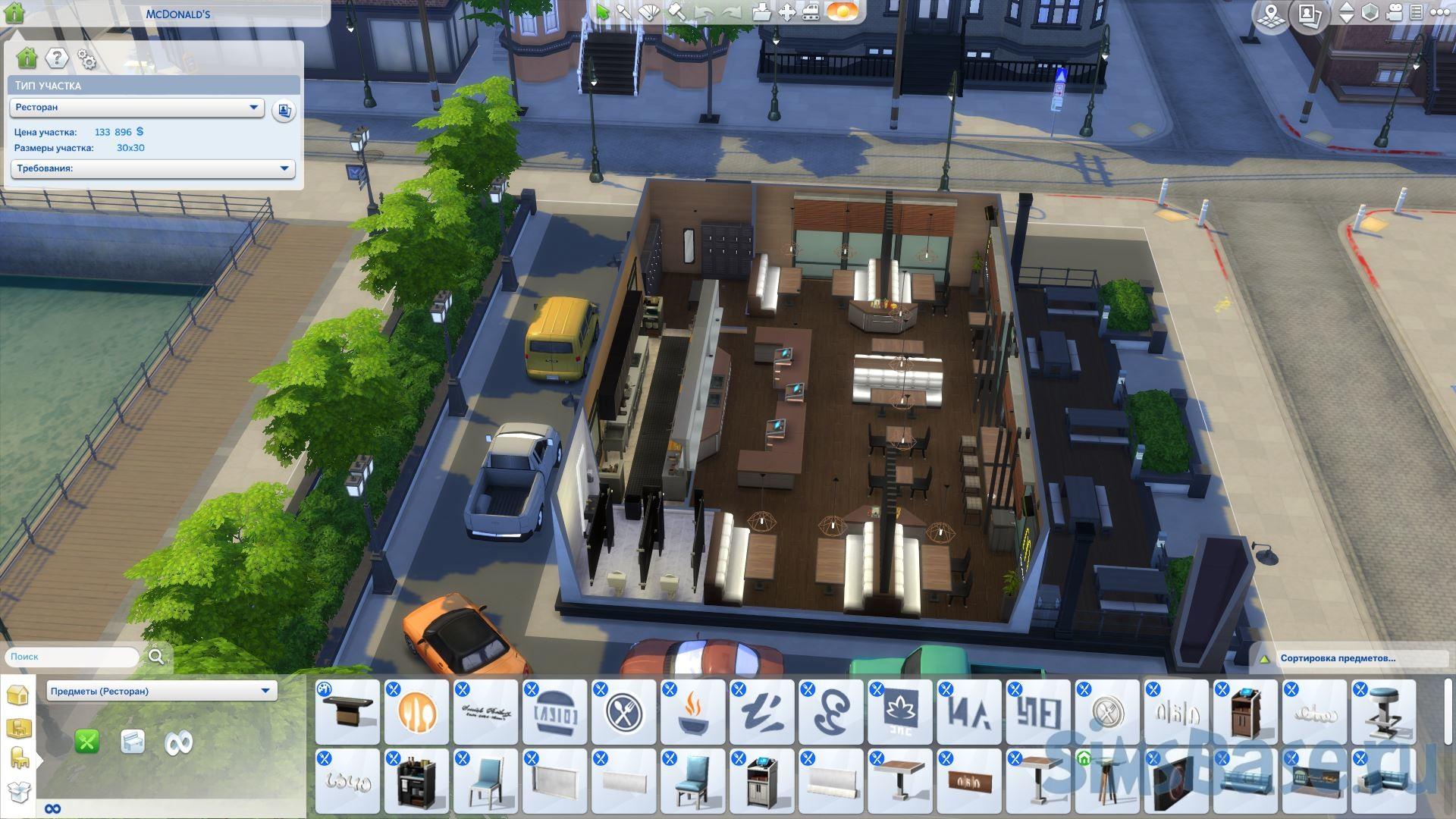Image resolution: width=1456 pixels, height=819 pixels.
Task: Open the gallery photos button
Action: click(x=1310, y=14)
